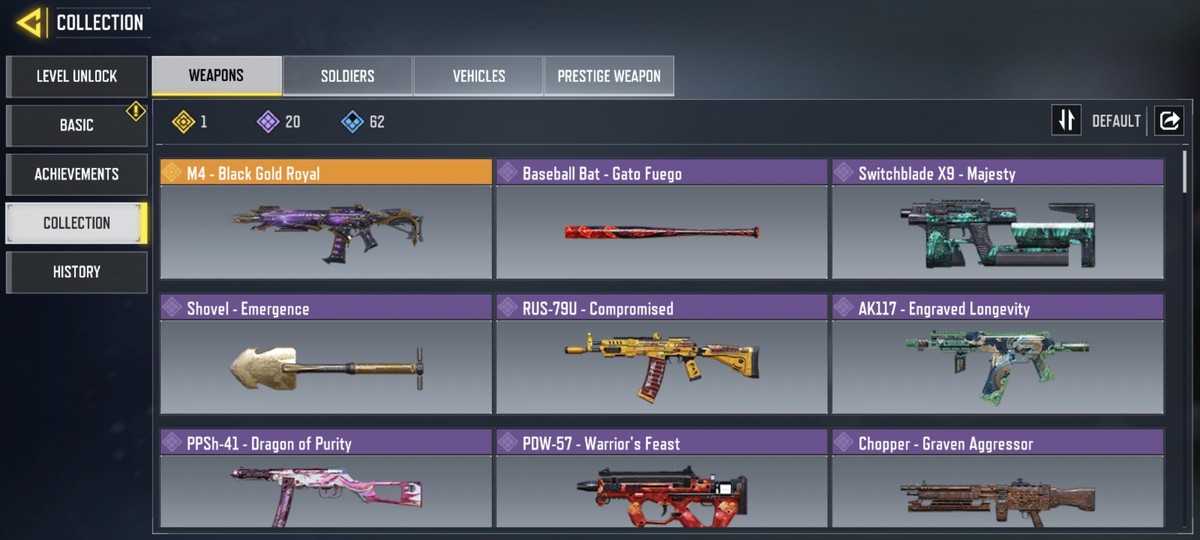Select the RUS-79U - Compromised card
This screenshot has width=1200, height=540.
pos(662,355)
